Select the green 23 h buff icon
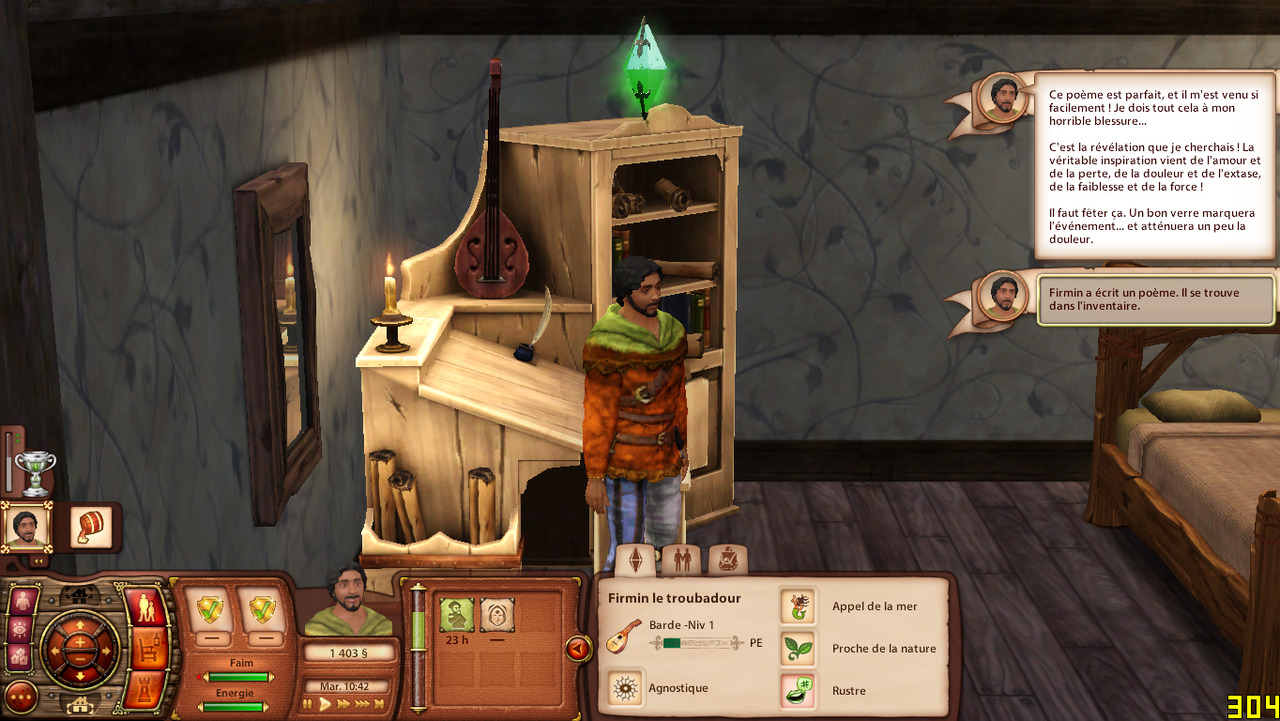The image size is (1280, 721). point(457,615)
